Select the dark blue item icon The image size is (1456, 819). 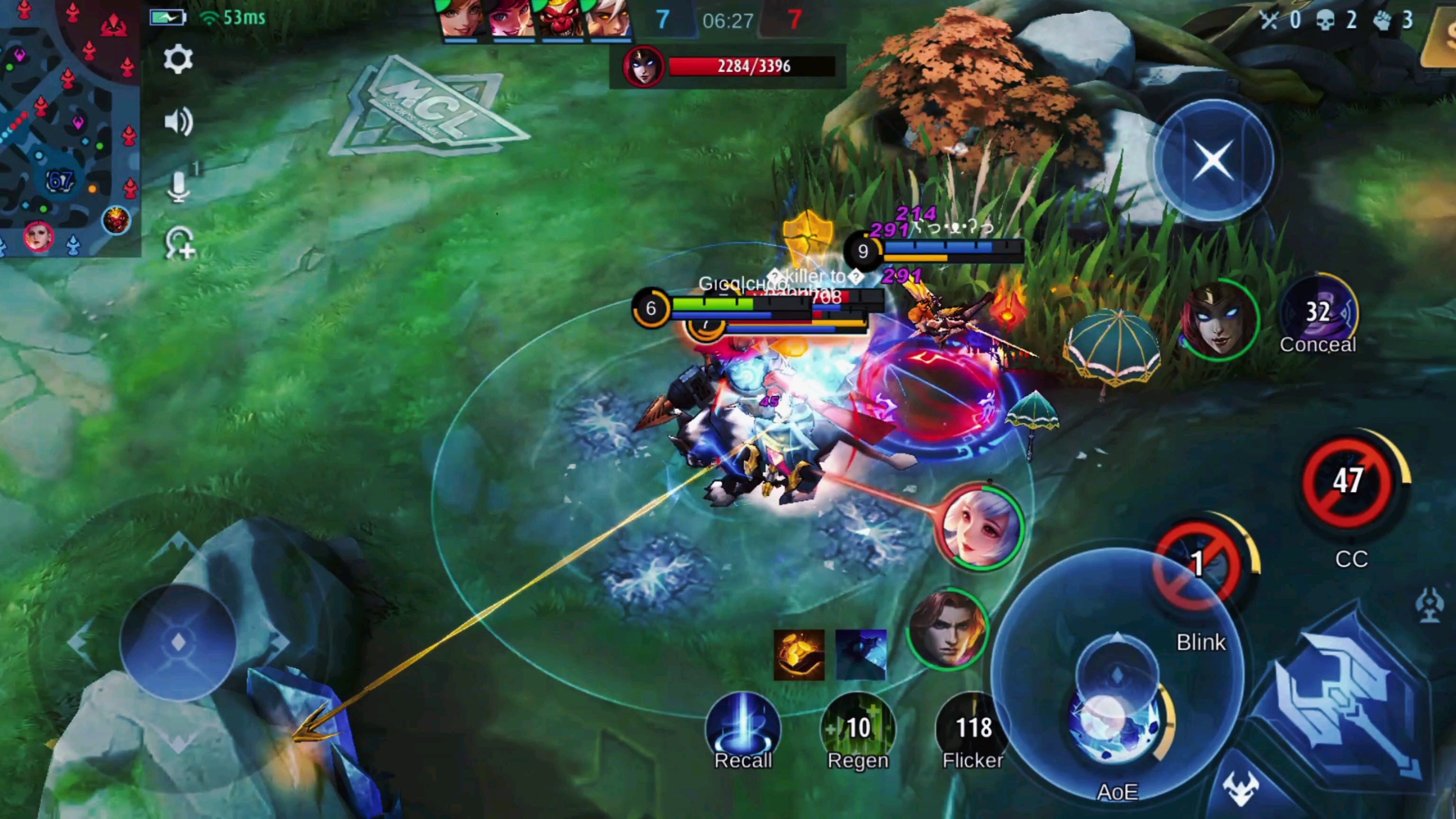(x=860, y=655)
